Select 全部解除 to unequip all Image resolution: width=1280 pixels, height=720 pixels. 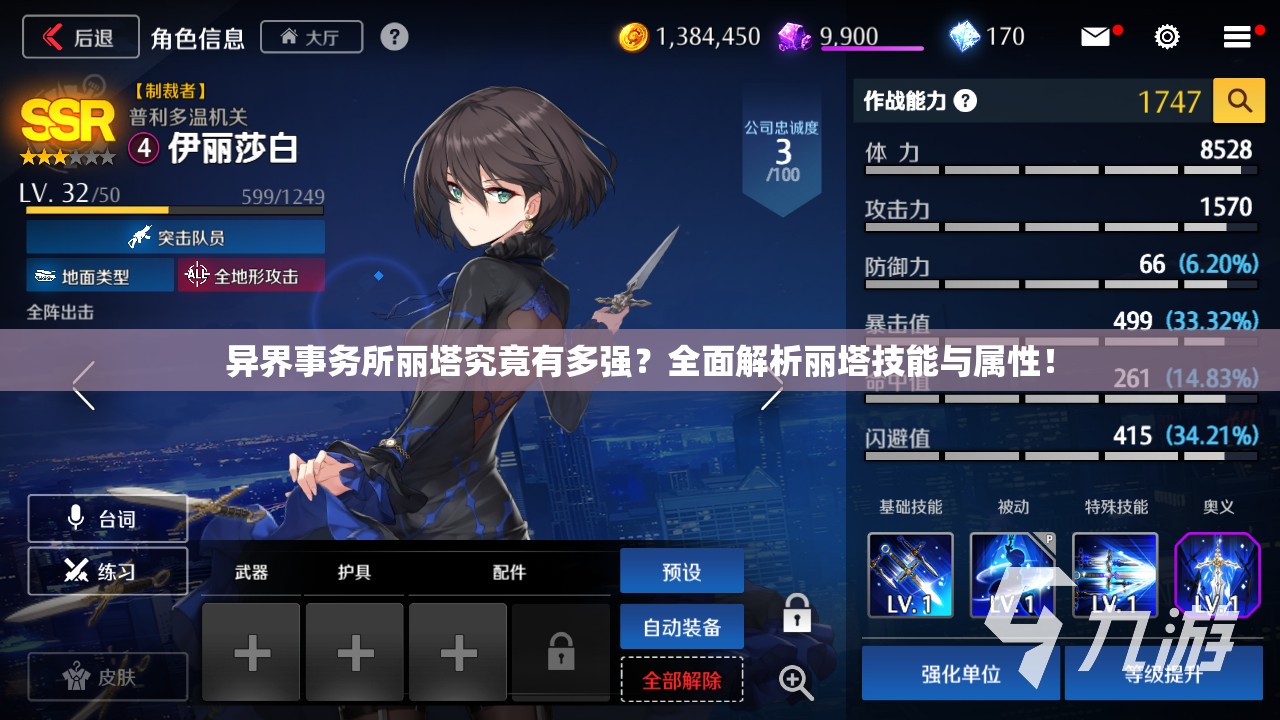[x=681, y=680]
